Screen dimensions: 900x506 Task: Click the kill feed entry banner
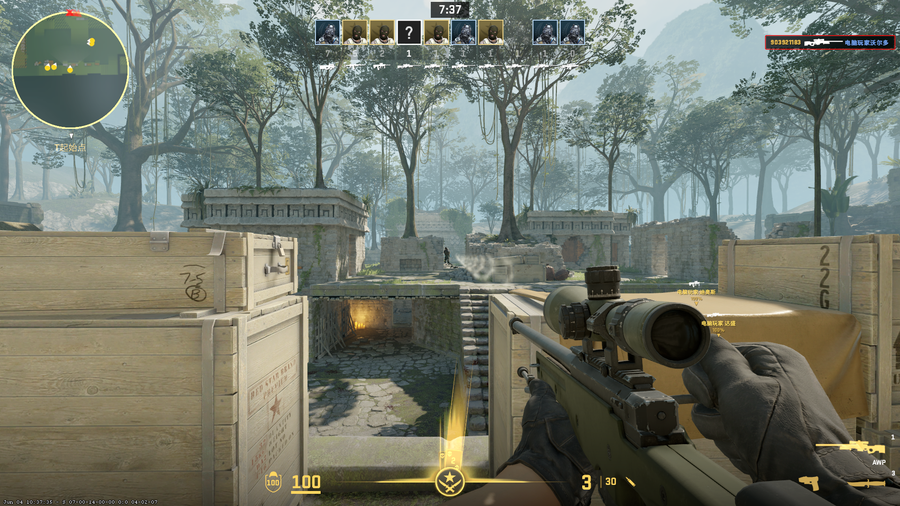(x=832, y=43)
